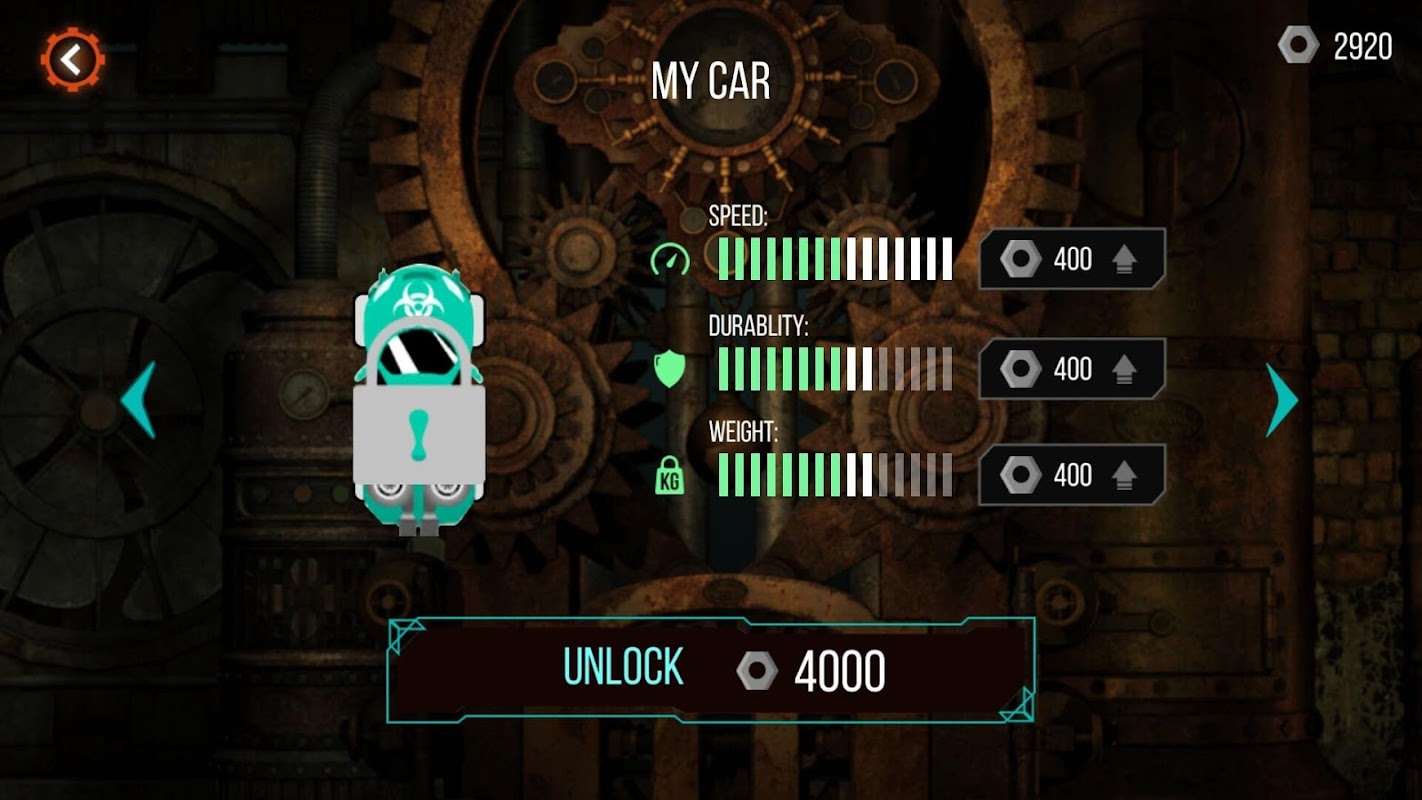This screenshot has height=800, width=1422.
Task: Upgrade Speed for 400 nuts
Action: pos(1071,260)
